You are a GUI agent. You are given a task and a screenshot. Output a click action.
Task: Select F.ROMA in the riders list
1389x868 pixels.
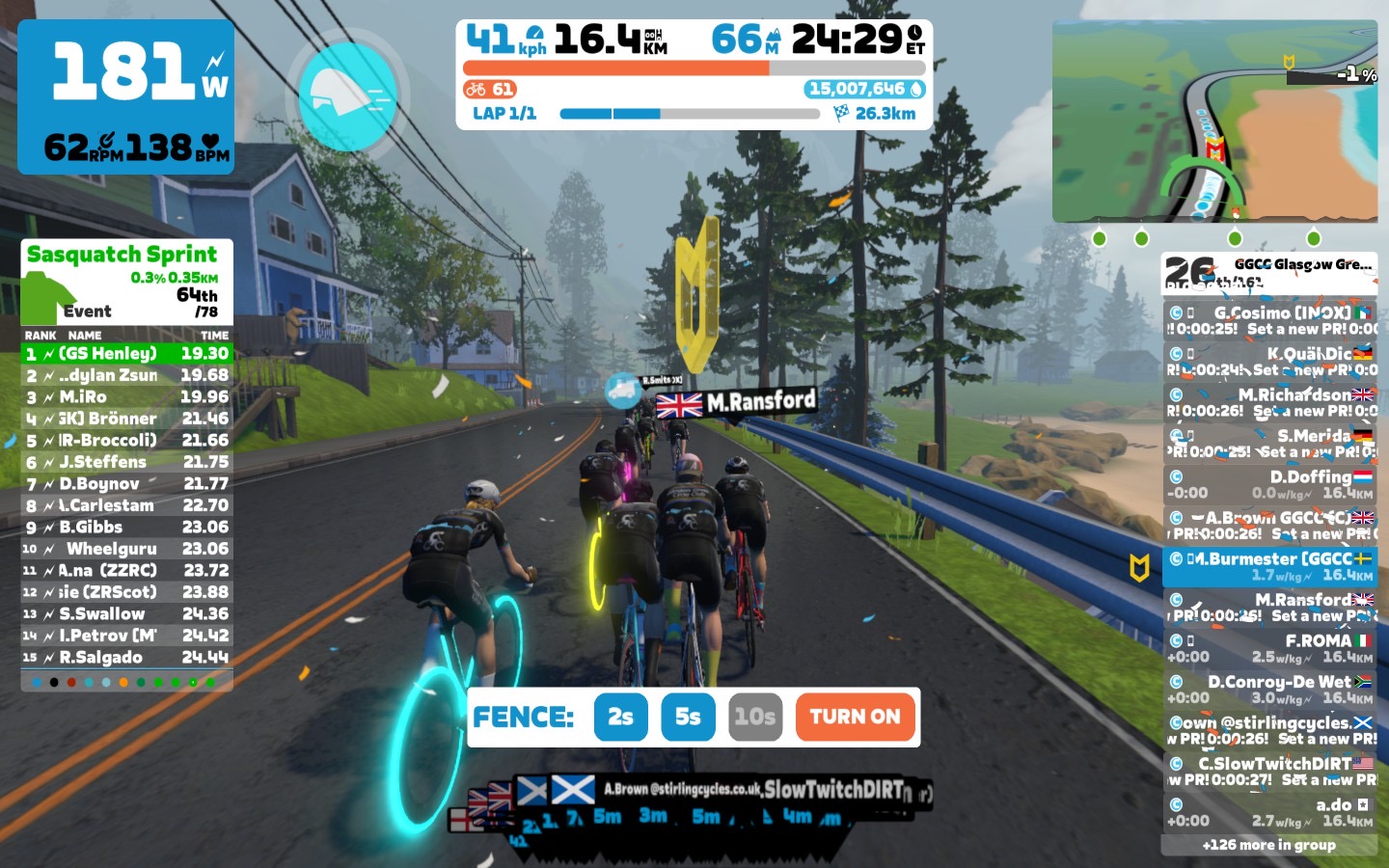[x=1269, y=648]
